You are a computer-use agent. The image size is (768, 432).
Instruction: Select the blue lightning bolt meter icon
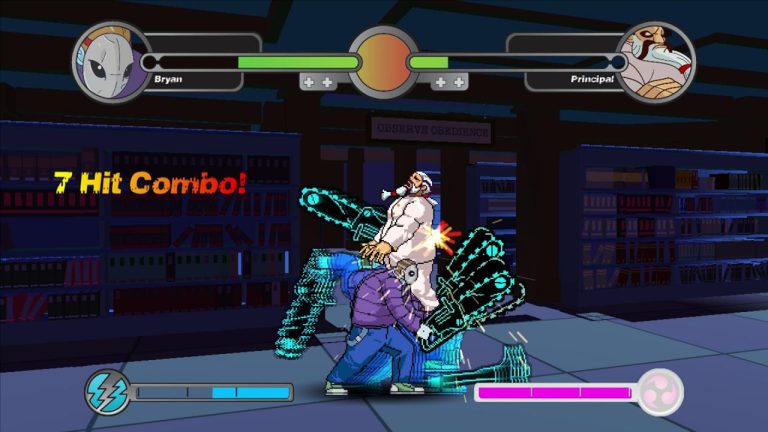(x=107, y=392)
